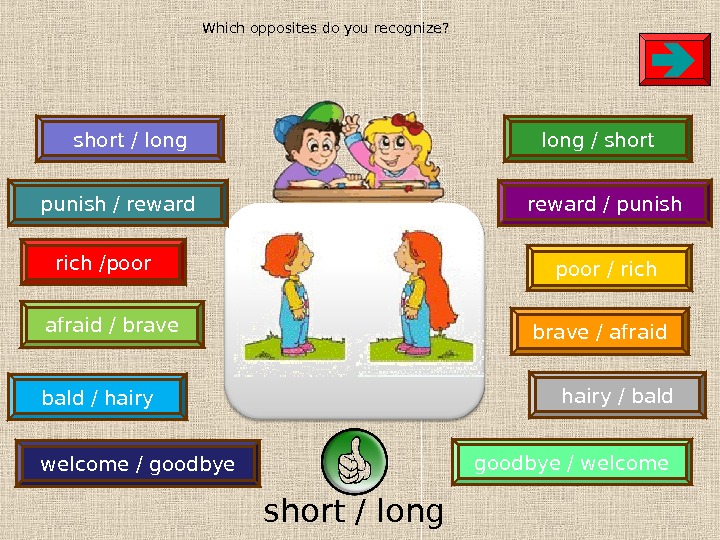Choose the "goodbye / welcome" answer
The width and height of the screenshot is (720, 540).
click(x=571, y=463)
